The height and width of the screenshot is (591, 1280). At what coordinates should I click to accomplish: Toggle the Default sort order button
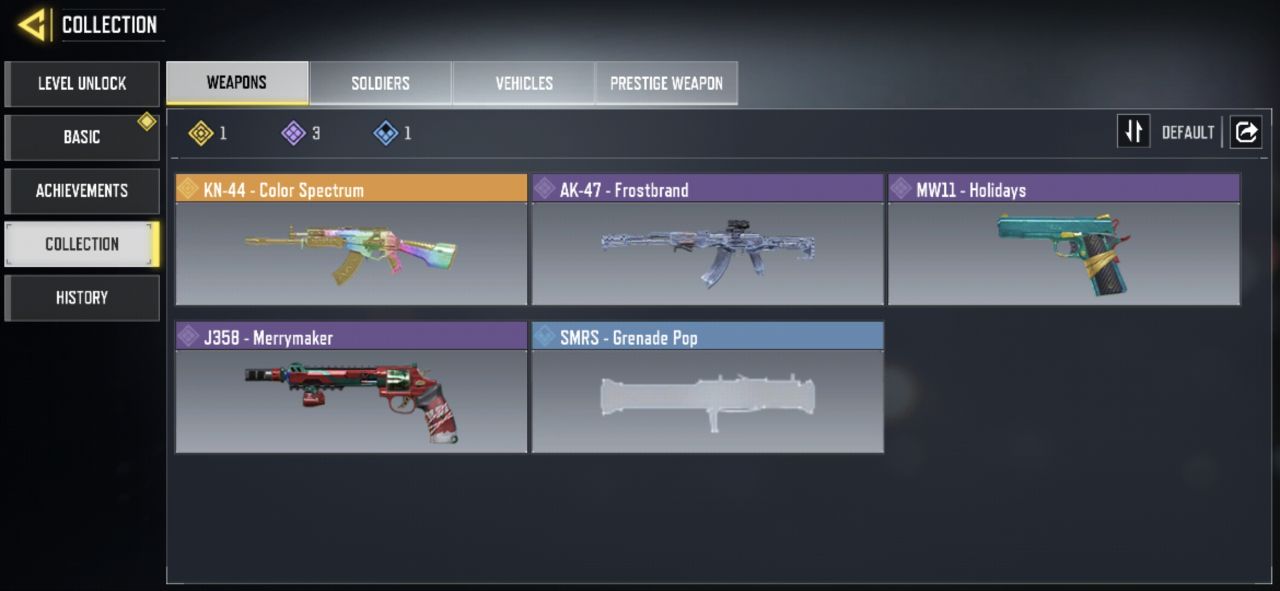click(x=1134, y=132)
